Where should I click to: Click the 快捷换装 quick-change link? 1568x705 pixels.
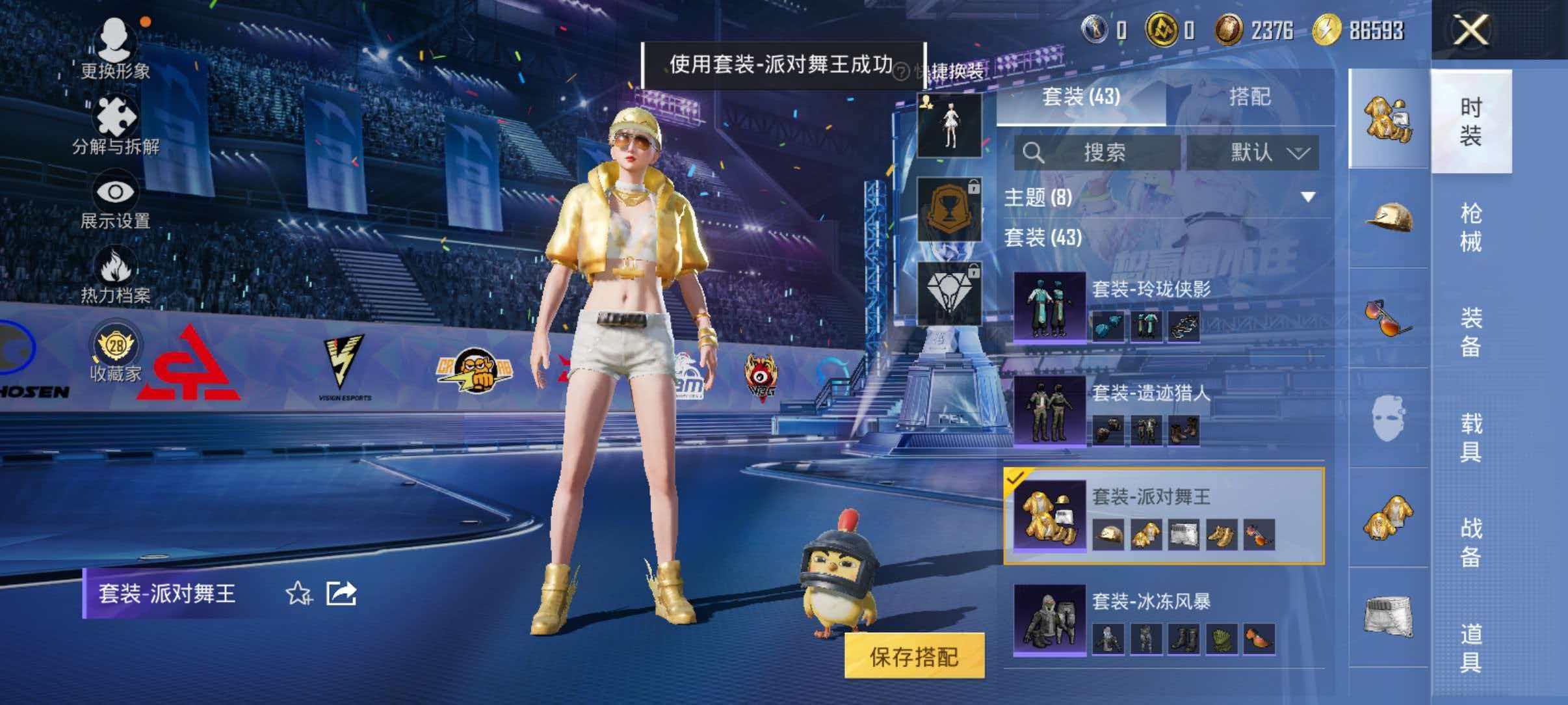(x=952, y=70)
